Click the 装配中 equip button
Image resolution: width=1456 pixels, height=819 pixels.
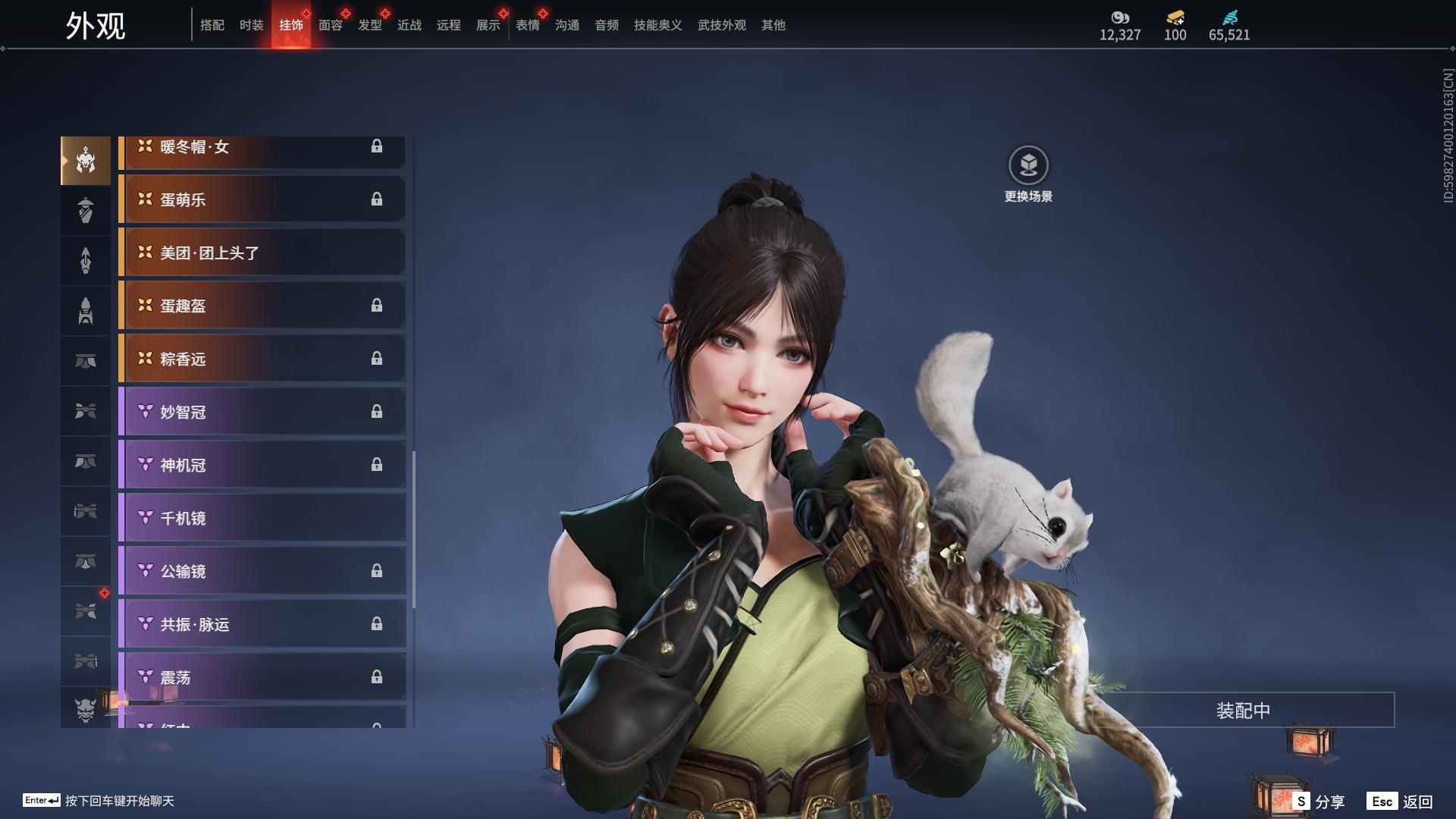1243,711
